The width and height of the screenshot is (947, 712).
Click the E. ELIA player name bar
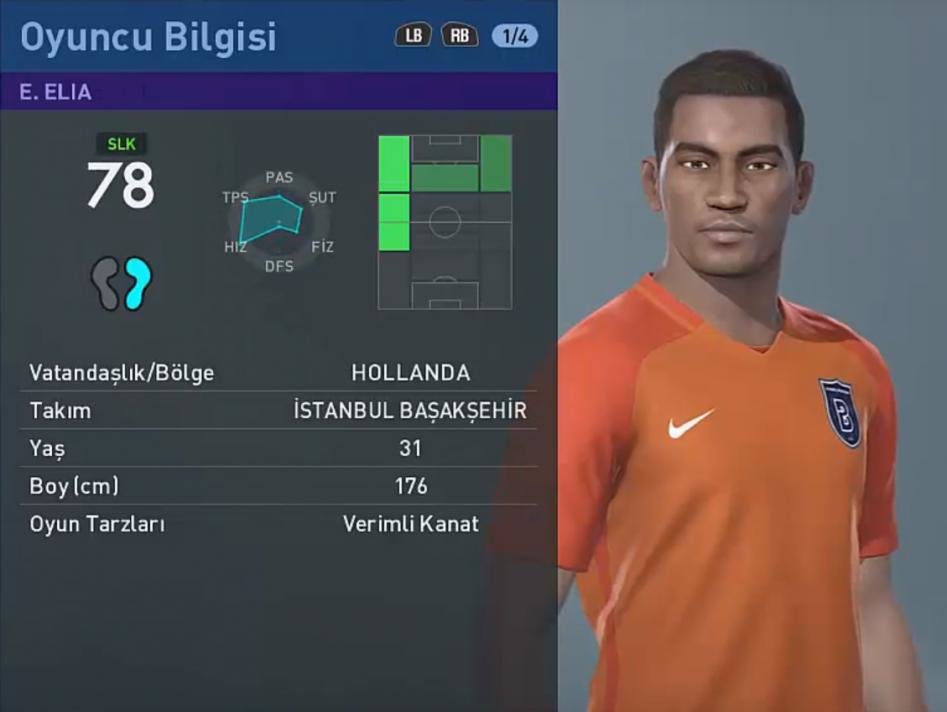278,92
